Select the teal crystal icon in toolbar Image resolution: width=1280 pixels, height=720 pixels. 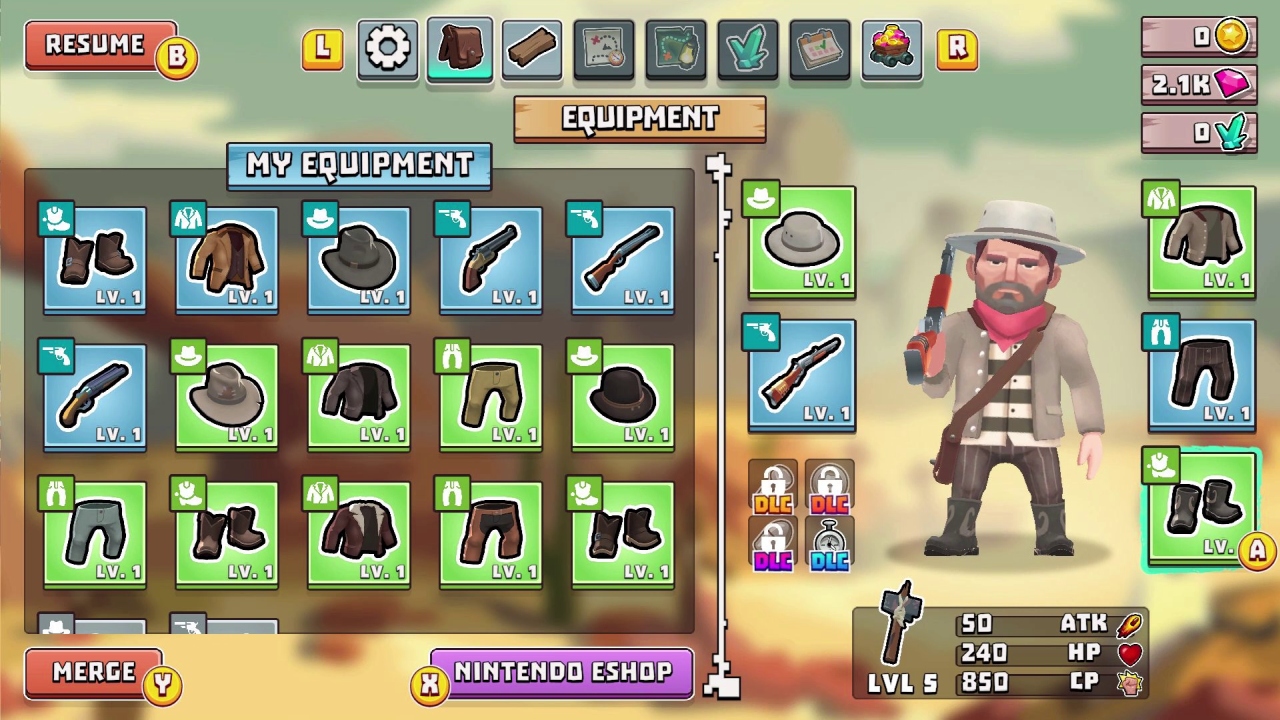pyautogui.click(x=747, y=48)
